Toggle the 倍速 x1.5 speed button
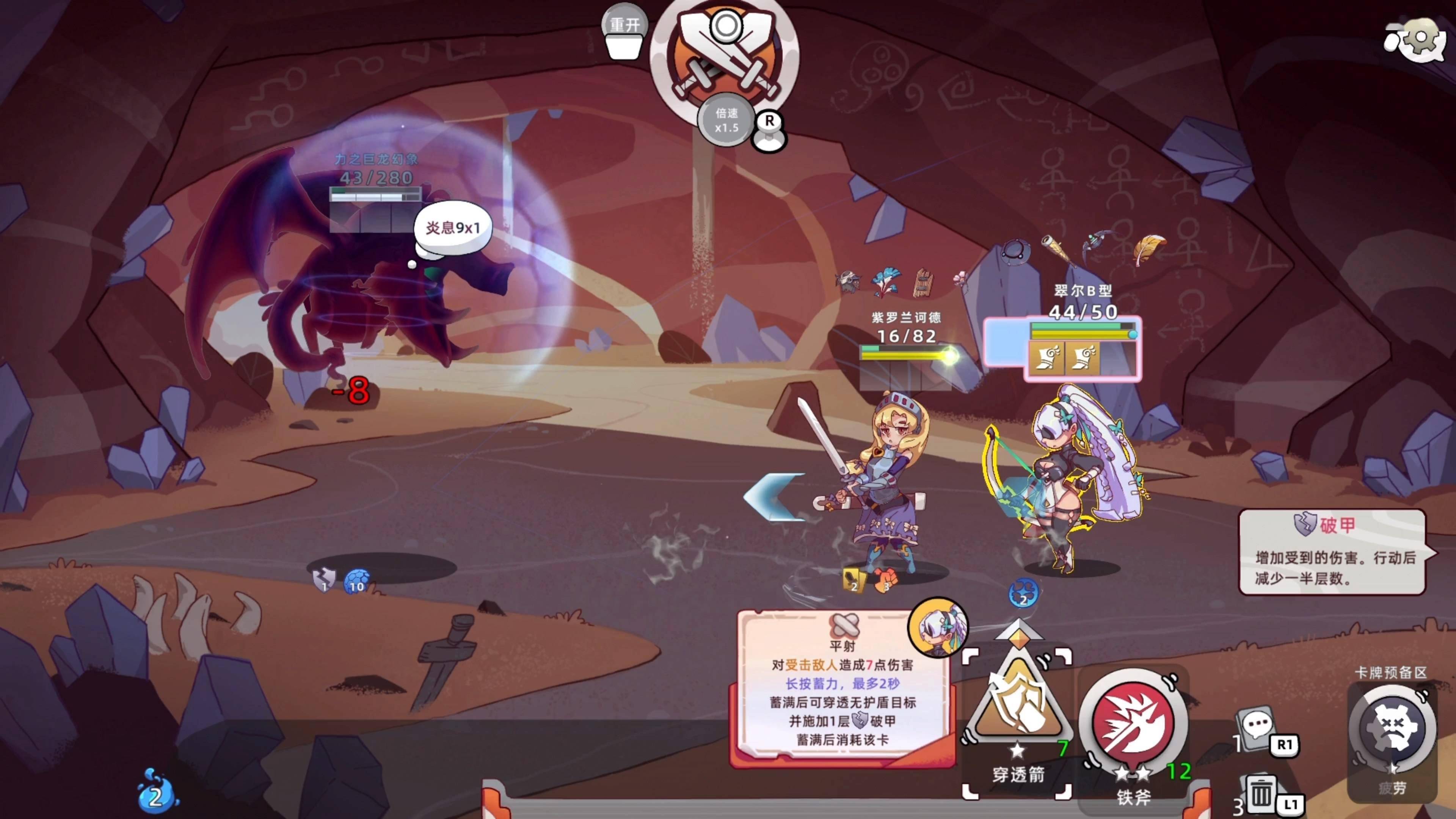1456x819 pixels. pos(726,121)
